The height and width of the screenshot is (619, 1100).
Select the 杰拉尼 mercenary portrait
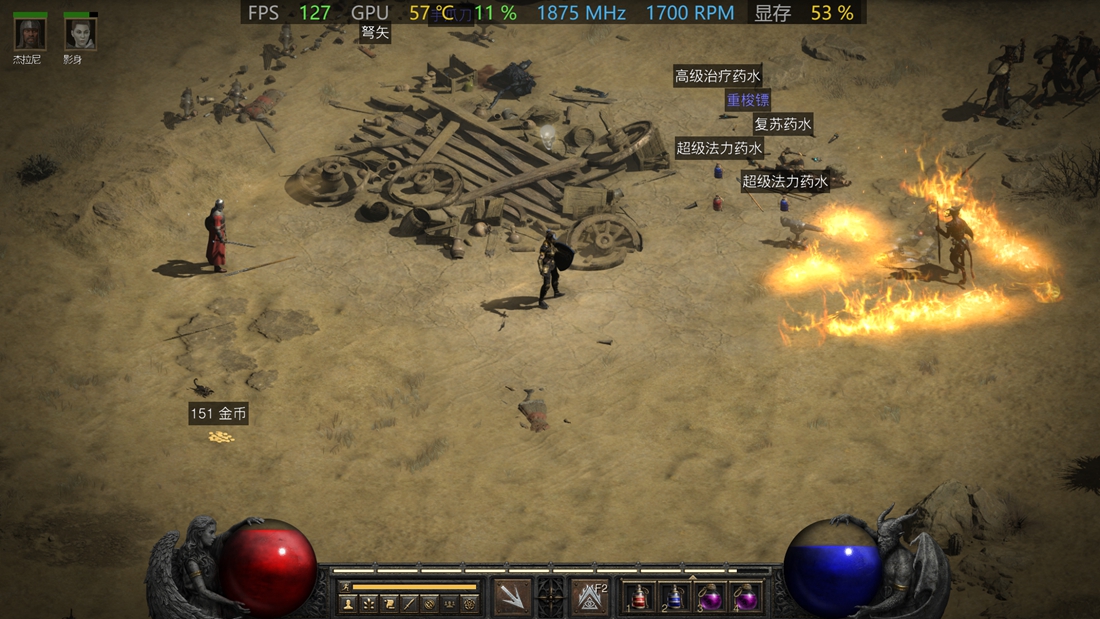(x=30, y=34)
